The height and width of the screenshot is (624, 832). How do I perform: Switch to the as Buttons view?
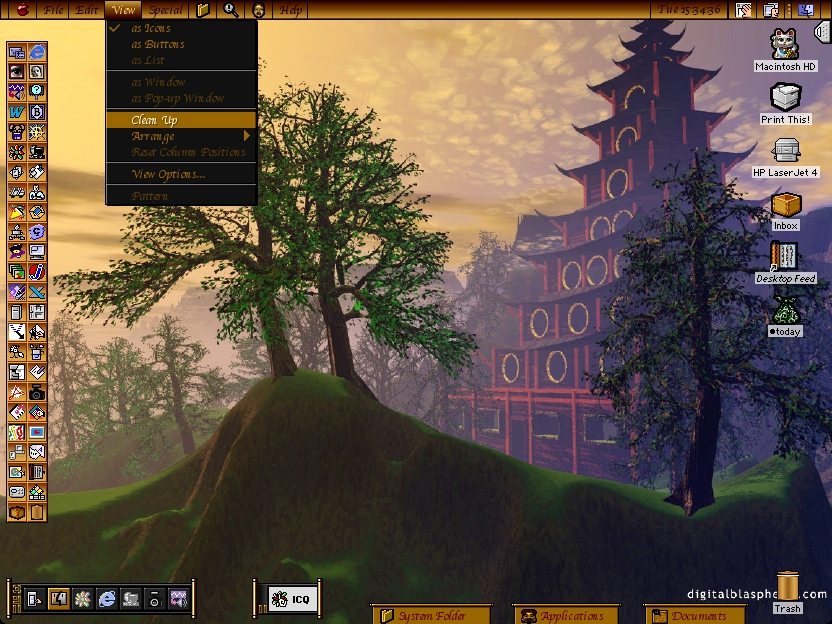[158, 44]
